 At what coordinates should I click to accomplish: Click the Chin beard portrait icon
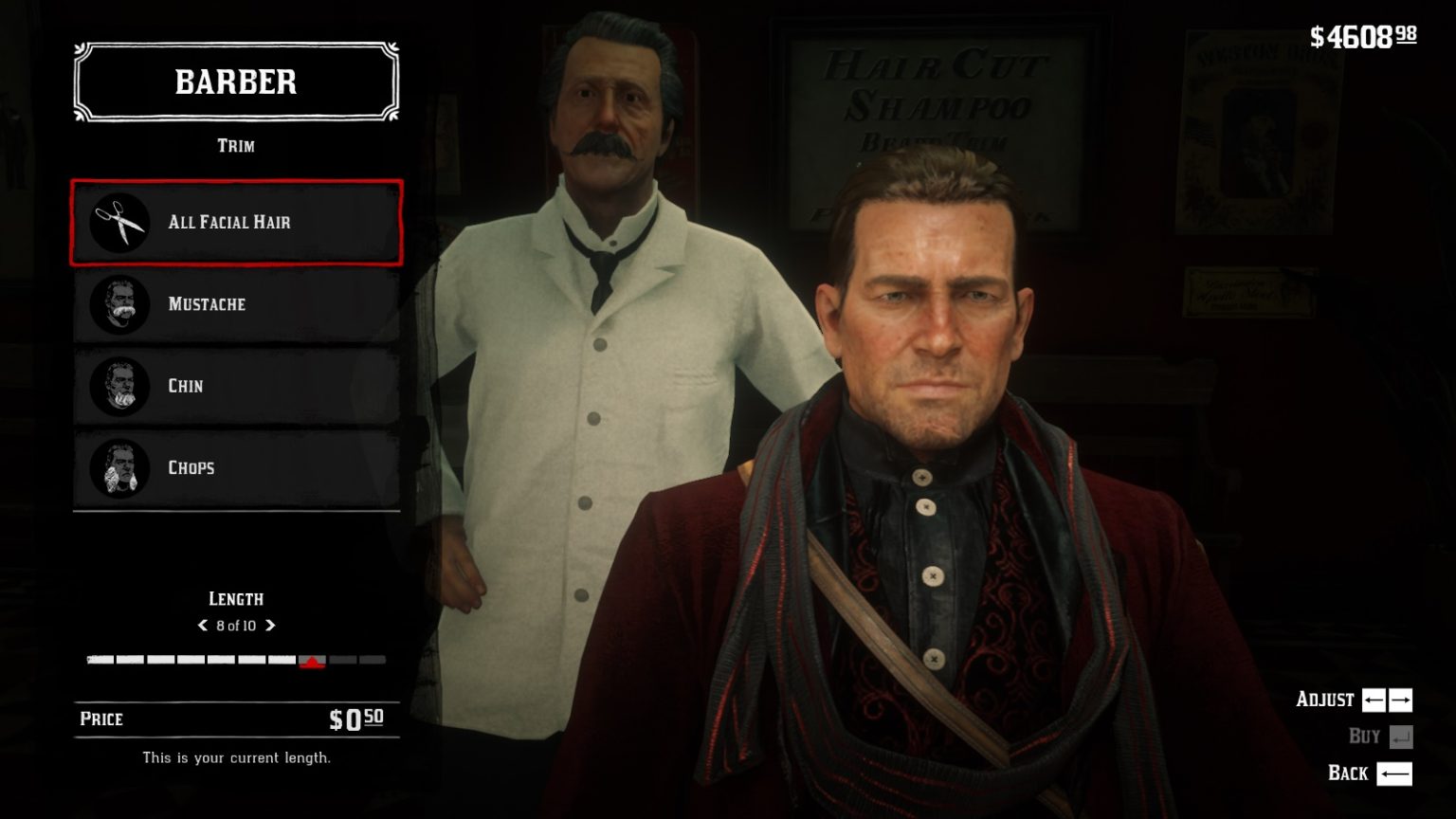121,386
